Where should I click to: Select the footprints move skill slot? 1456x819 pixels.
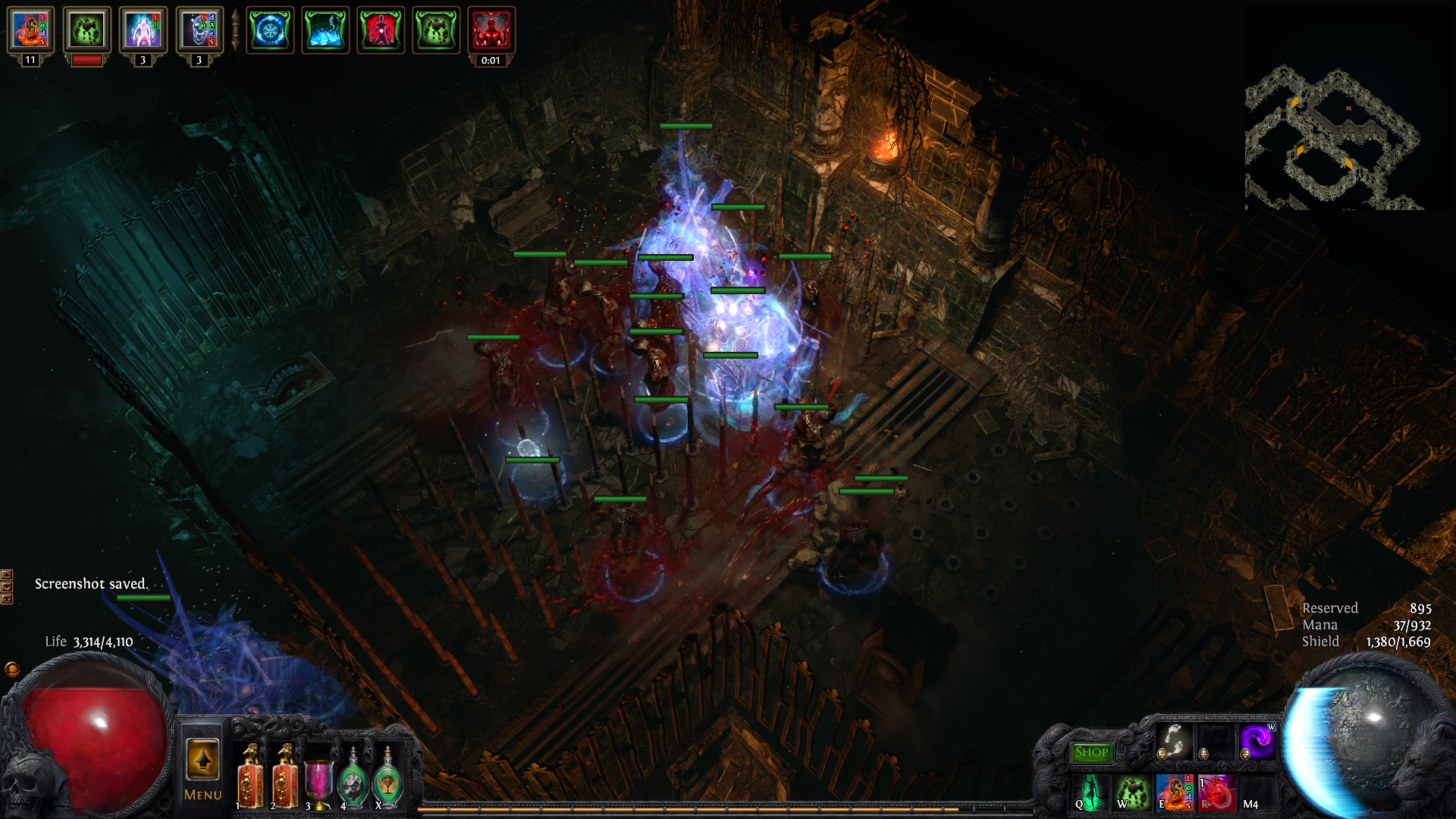[1174, 741]
